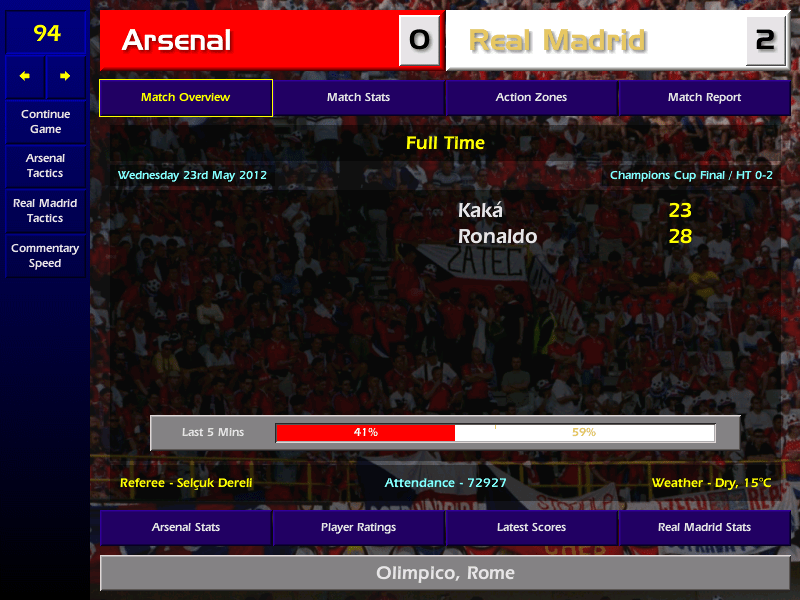This screenshot has width=800, height=600.
Task: Switch to the Match Stats tab
Action: coord(358,98)
